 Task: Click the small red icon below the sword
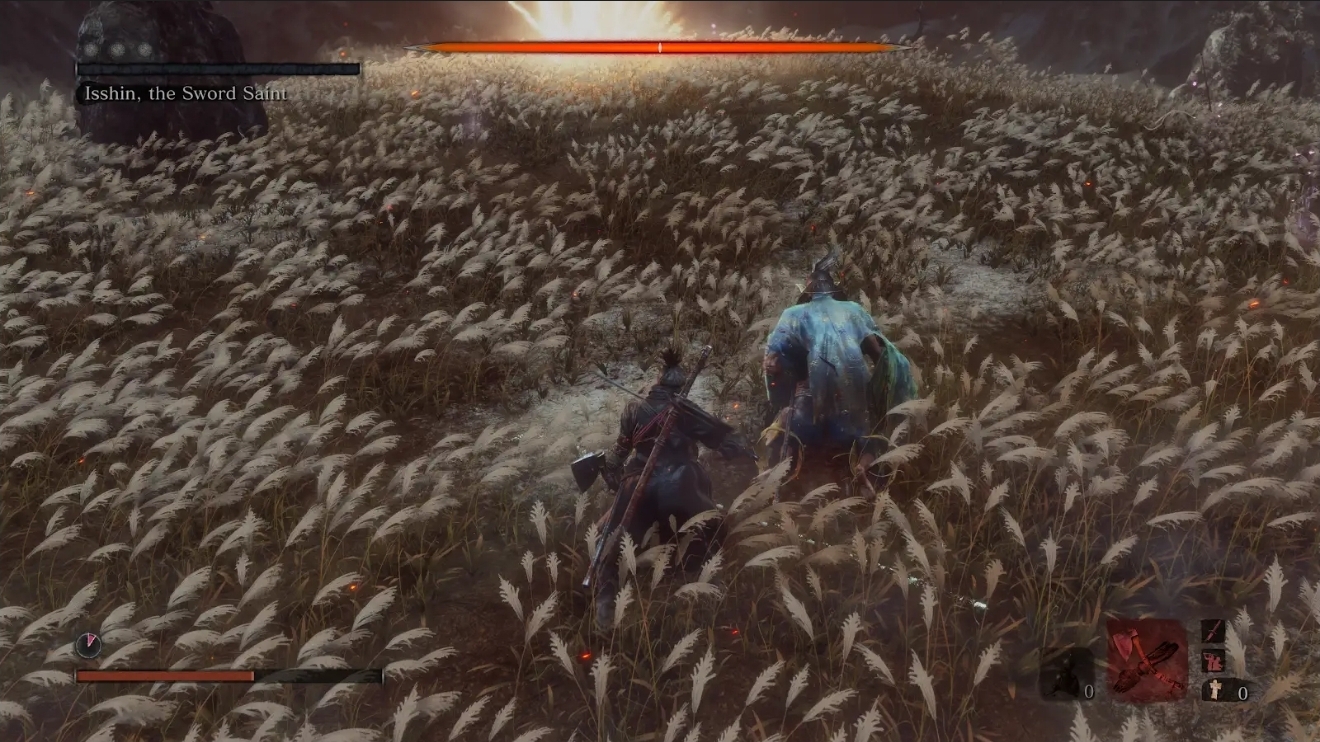tap(1212, 660)
